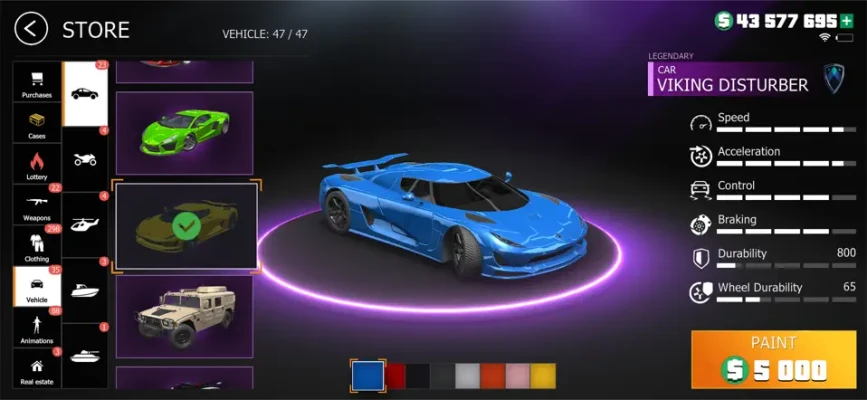The height and width of the screenshot is (400, 867).
Task: Browse the Clothing category
Action: pos(37,246)
